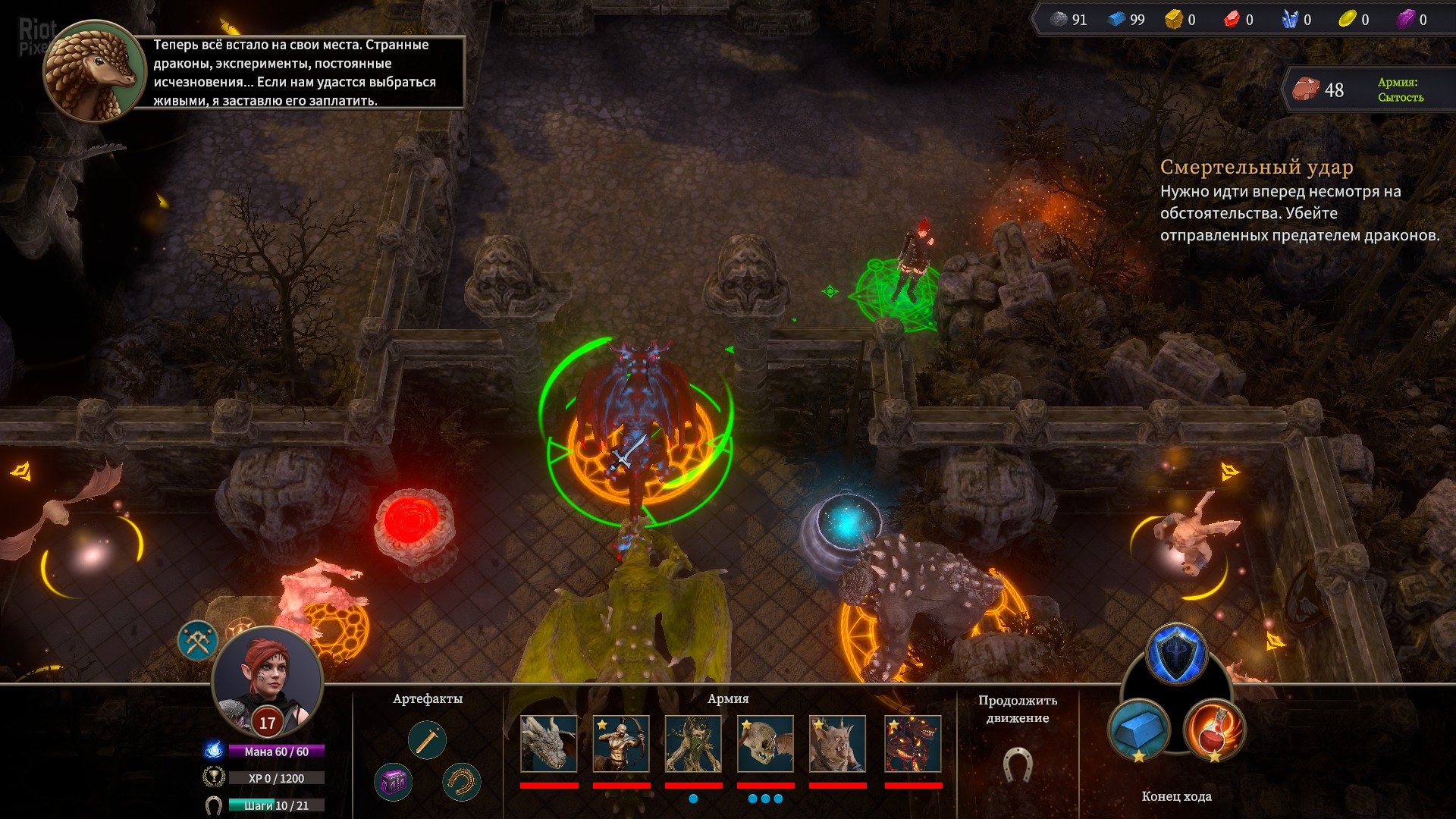Continue movement with the horseshoe button
The width and height of the screenshot is (1456, 819).
[1017, 765]
